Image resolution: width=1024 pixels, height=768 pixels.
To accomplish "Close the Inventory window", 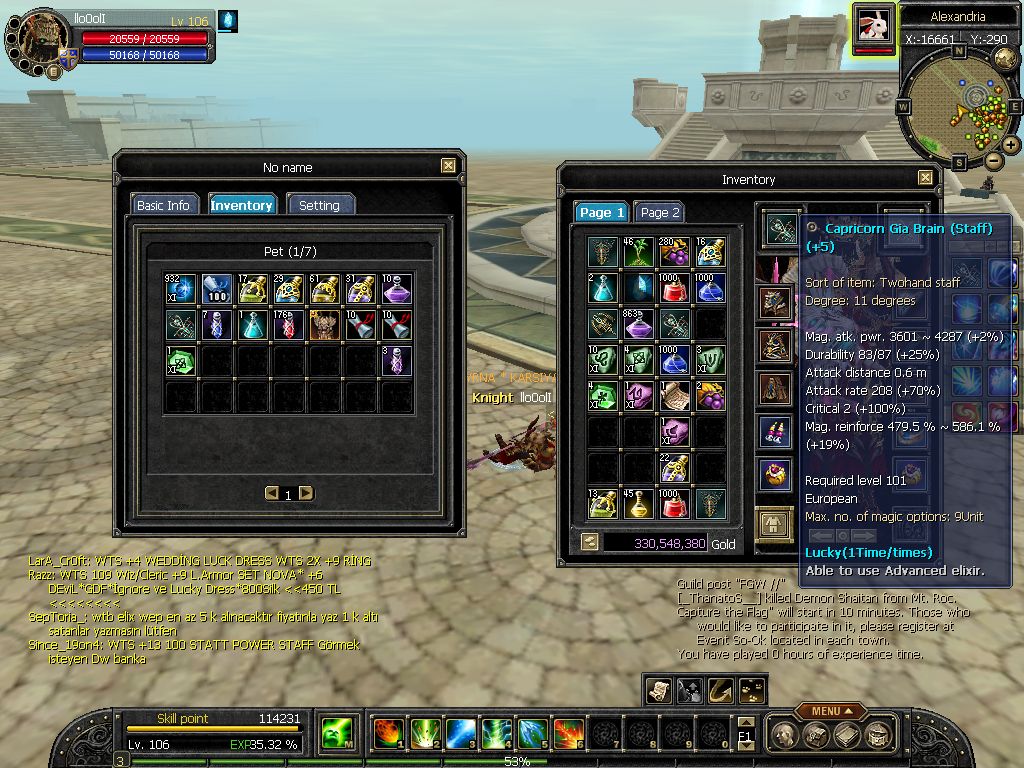I will 925,179.
